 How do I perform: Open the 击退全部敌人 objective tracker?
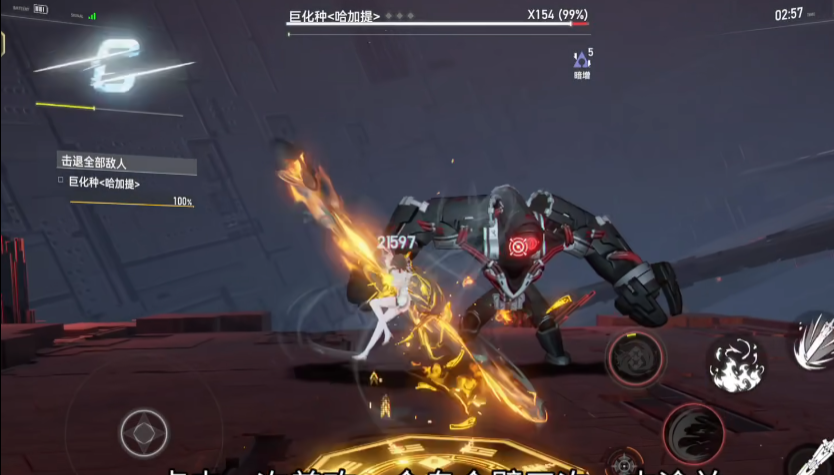[x=126, y=162]
